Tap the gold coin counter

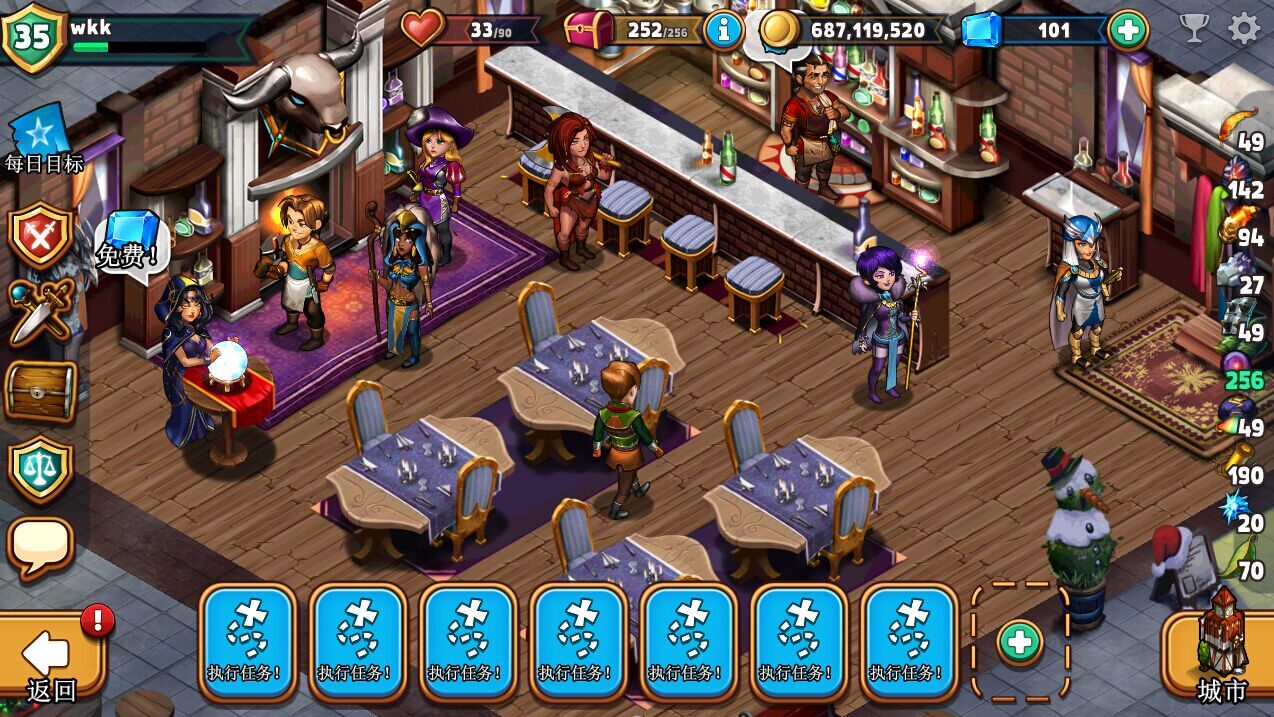pos(850,30)
